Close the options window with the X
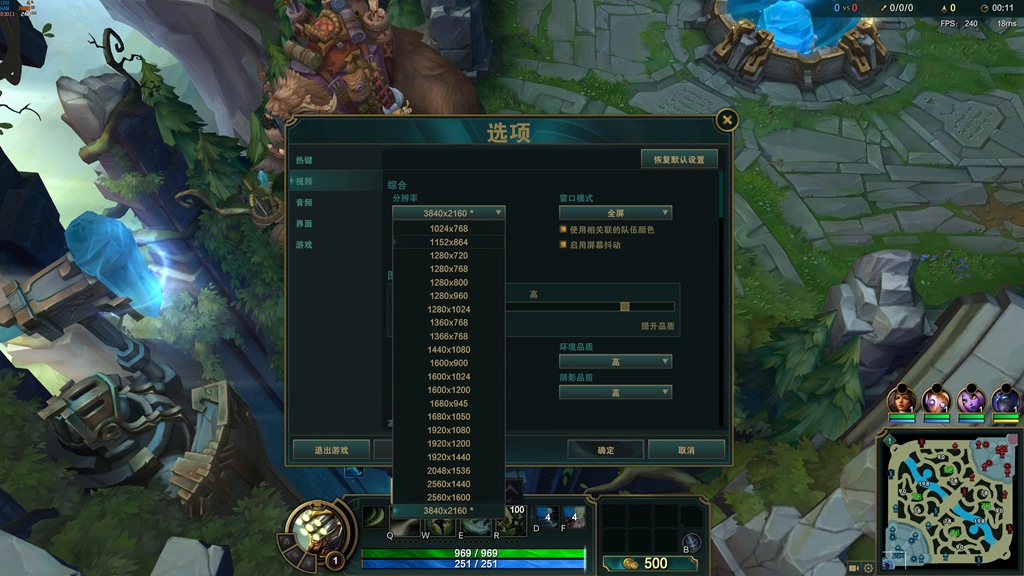Viewport: 1024px width, 576px height. coord(727,121)
